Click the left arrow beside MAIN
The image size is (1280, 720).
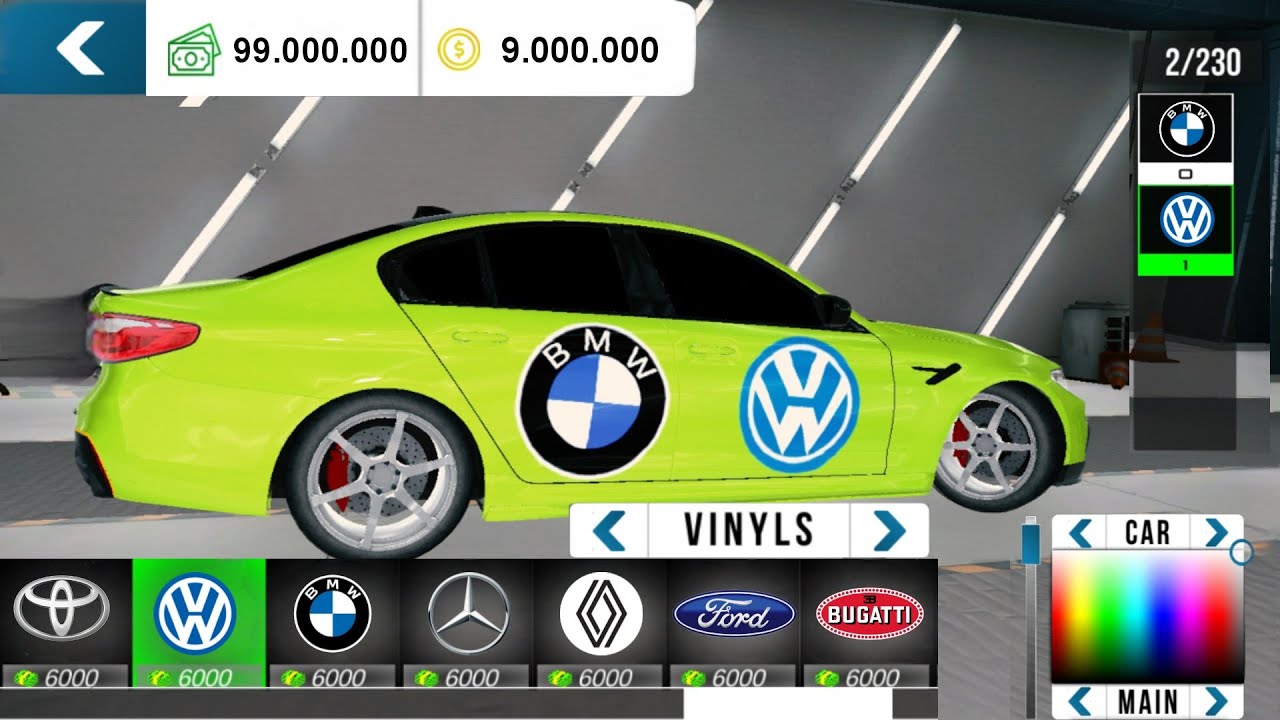pyautogui.click(x=1079, y=699)
